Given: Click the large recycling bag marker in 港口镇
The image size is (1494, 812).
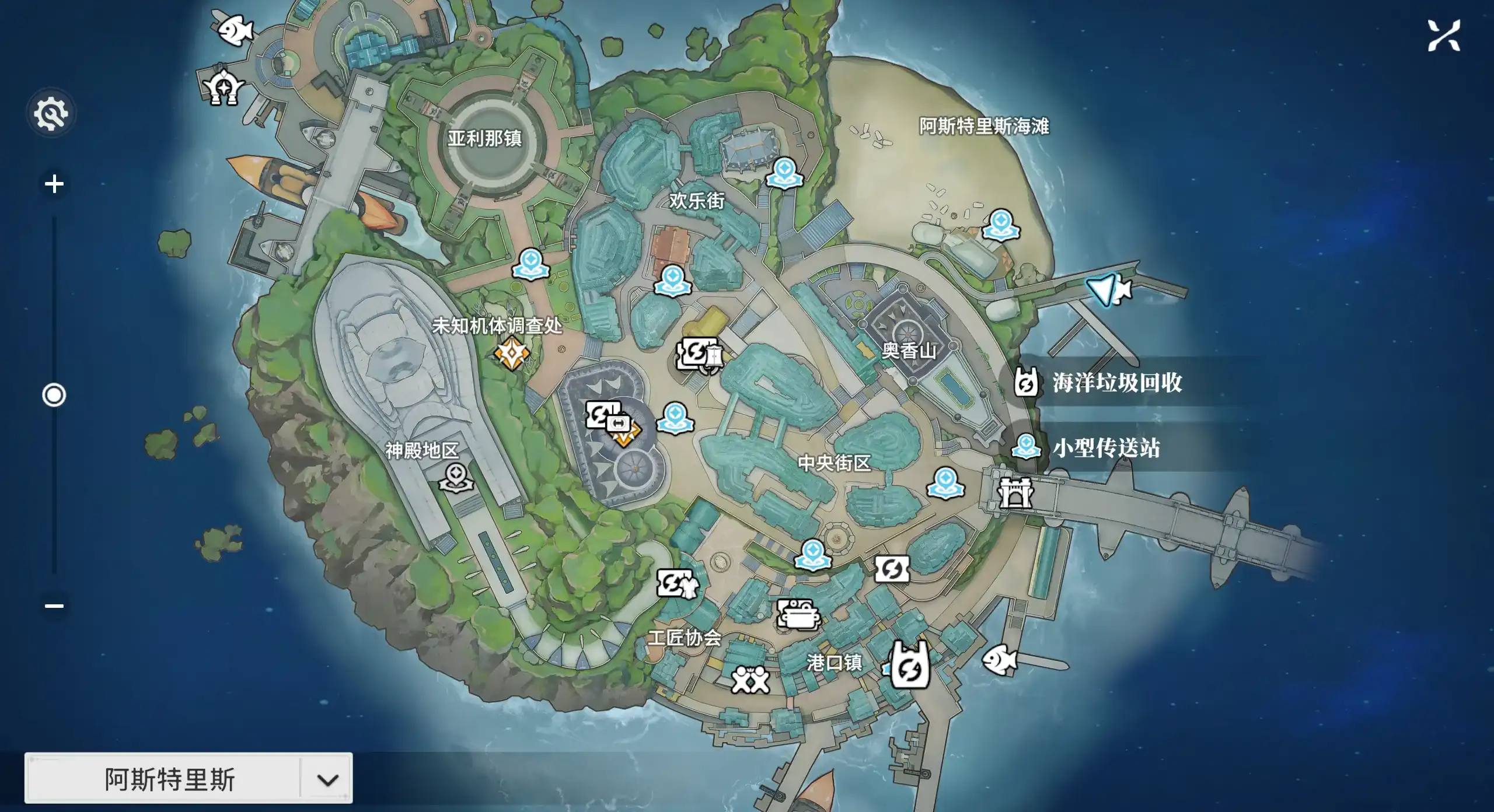Looking at the screenshot, I should [x=909, y=665].
